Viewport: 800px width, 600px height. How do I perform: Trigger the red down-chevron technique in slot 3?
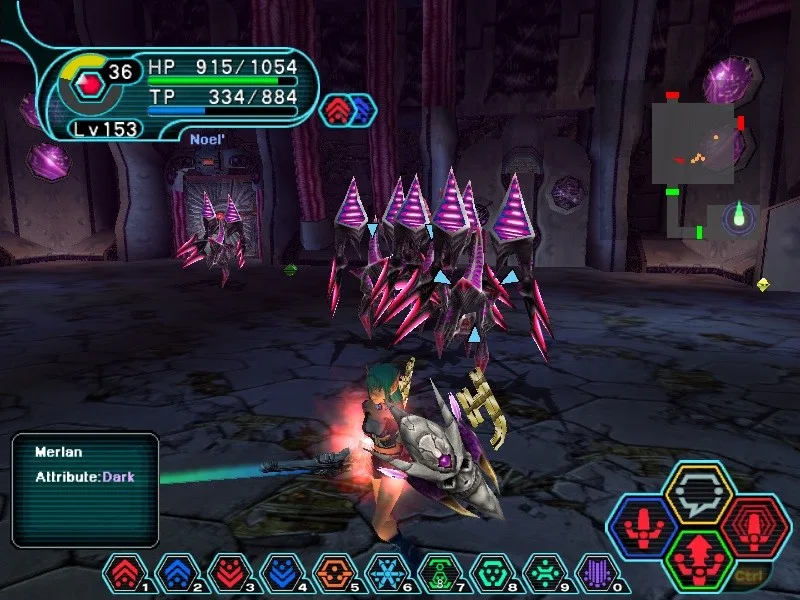(x=227, y=571)
